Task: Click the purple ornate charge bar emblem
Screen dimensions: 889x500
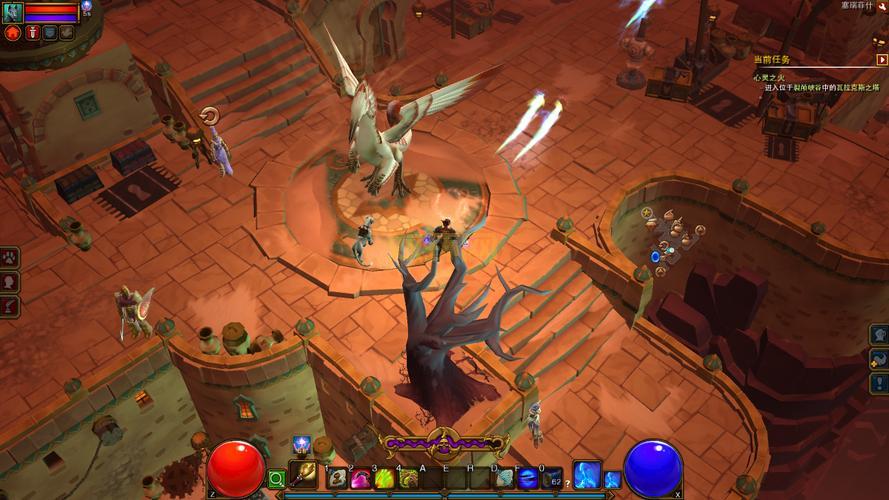Action: point(443,439)
